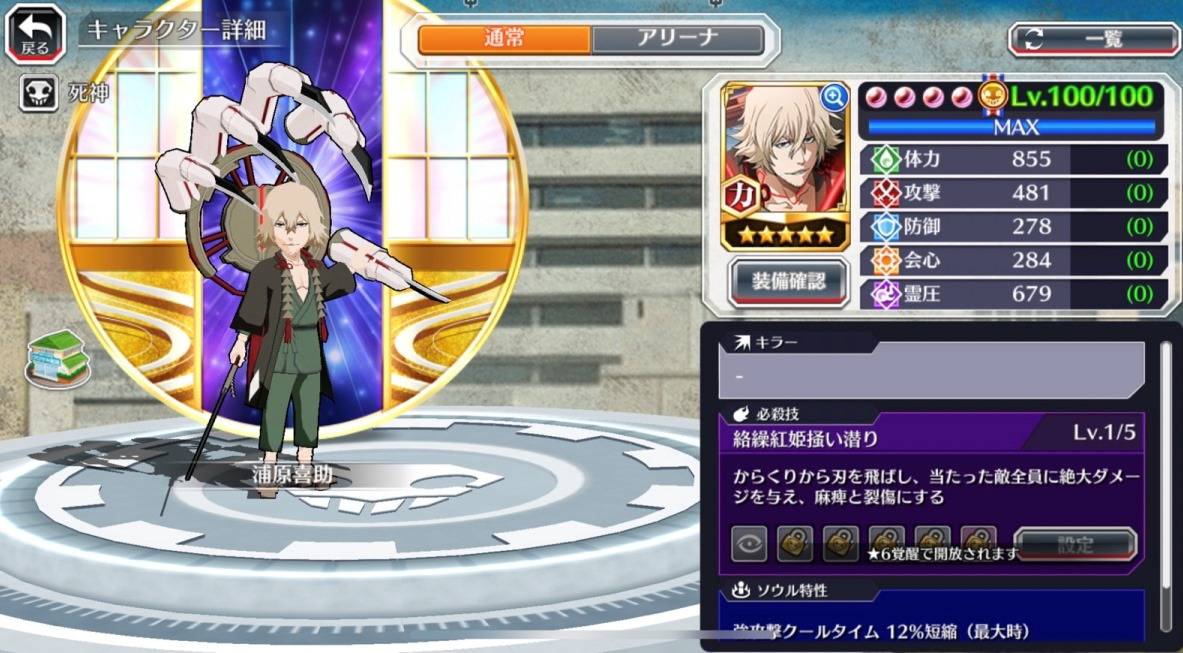Switch to the 通常 tab
Screen dimensions: 1183x653
503,40
